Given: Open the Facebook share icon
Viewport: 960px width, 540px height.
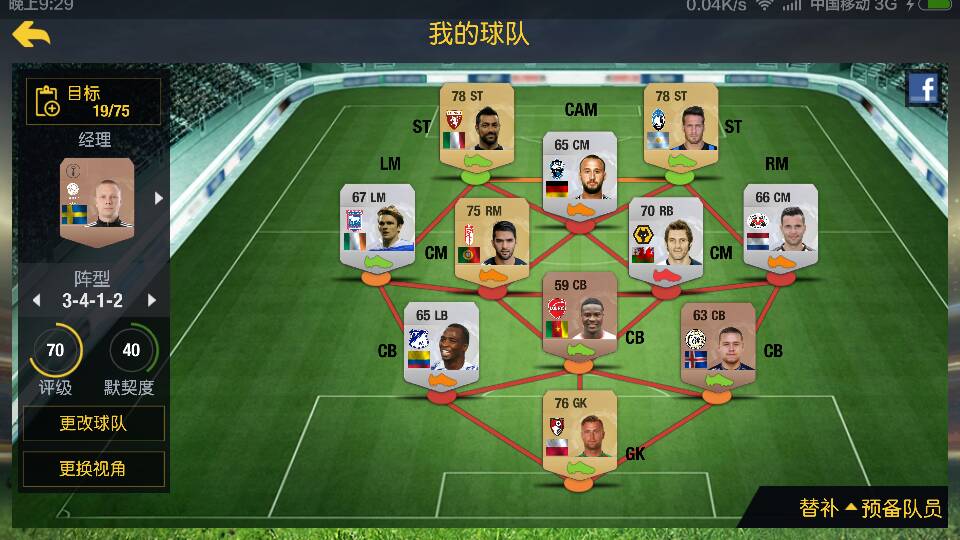Looking at the screenshot, I should click(923, 90).
